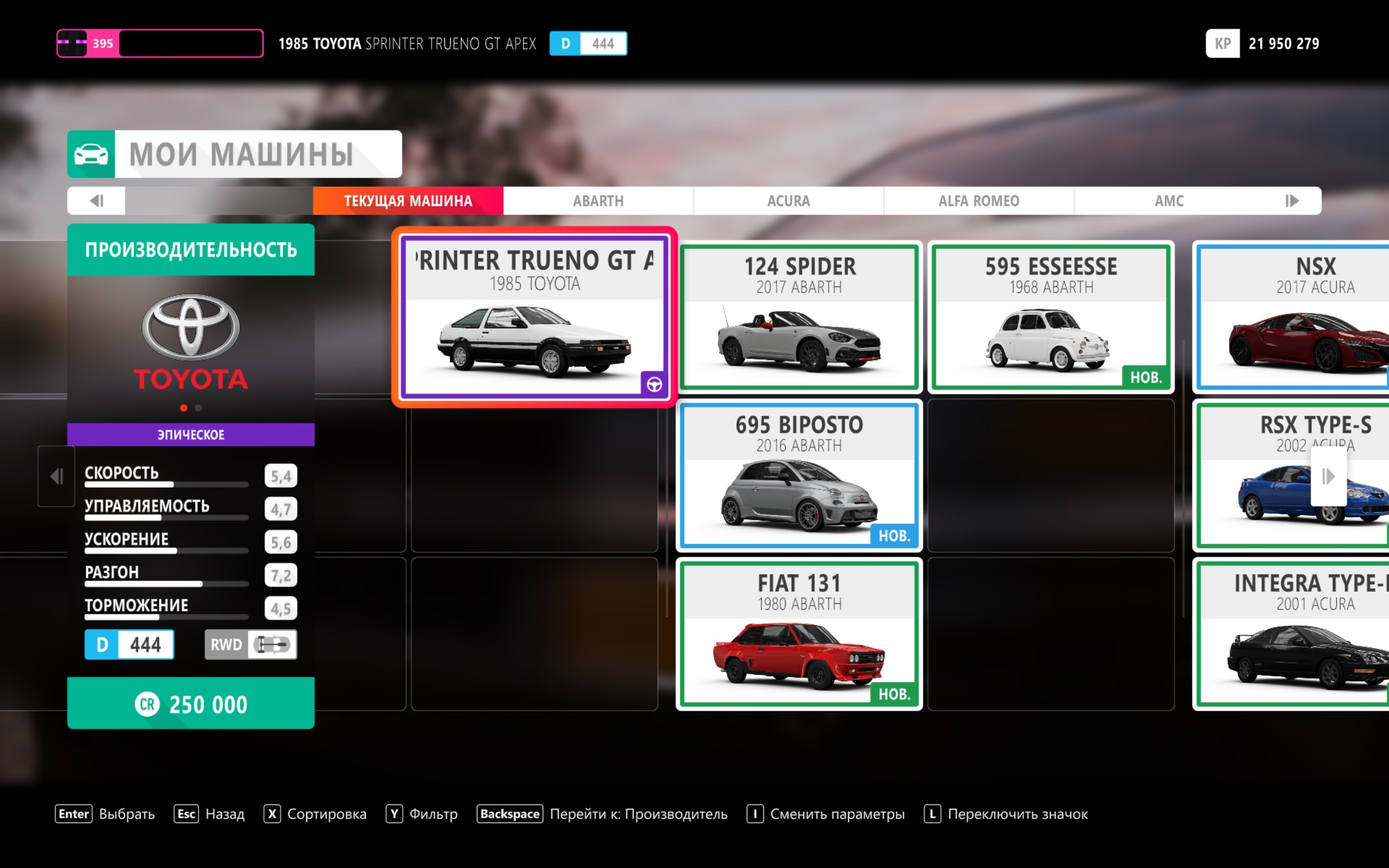
Task: Switch to the Abarth manufacturer tab
Action: [x=598, y=201]
